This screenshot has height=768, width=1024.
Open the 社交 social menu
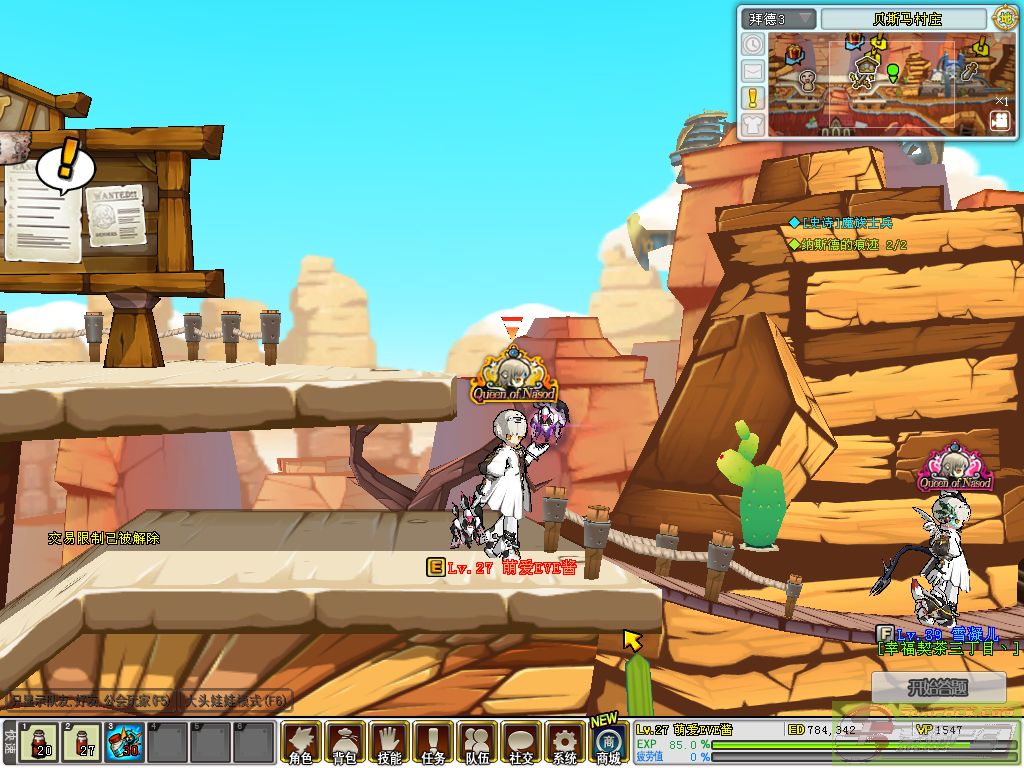click(521, 743)
